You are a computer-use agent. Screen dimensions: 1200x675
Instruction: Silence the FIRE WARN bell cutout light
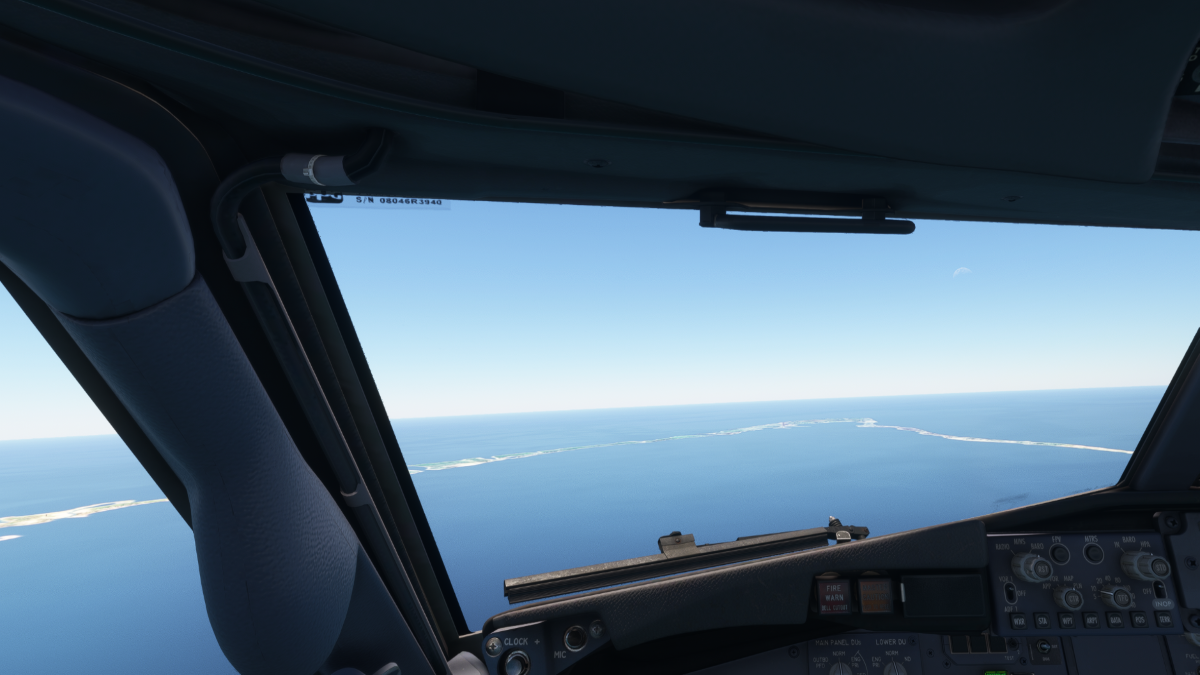pos(833,595)
